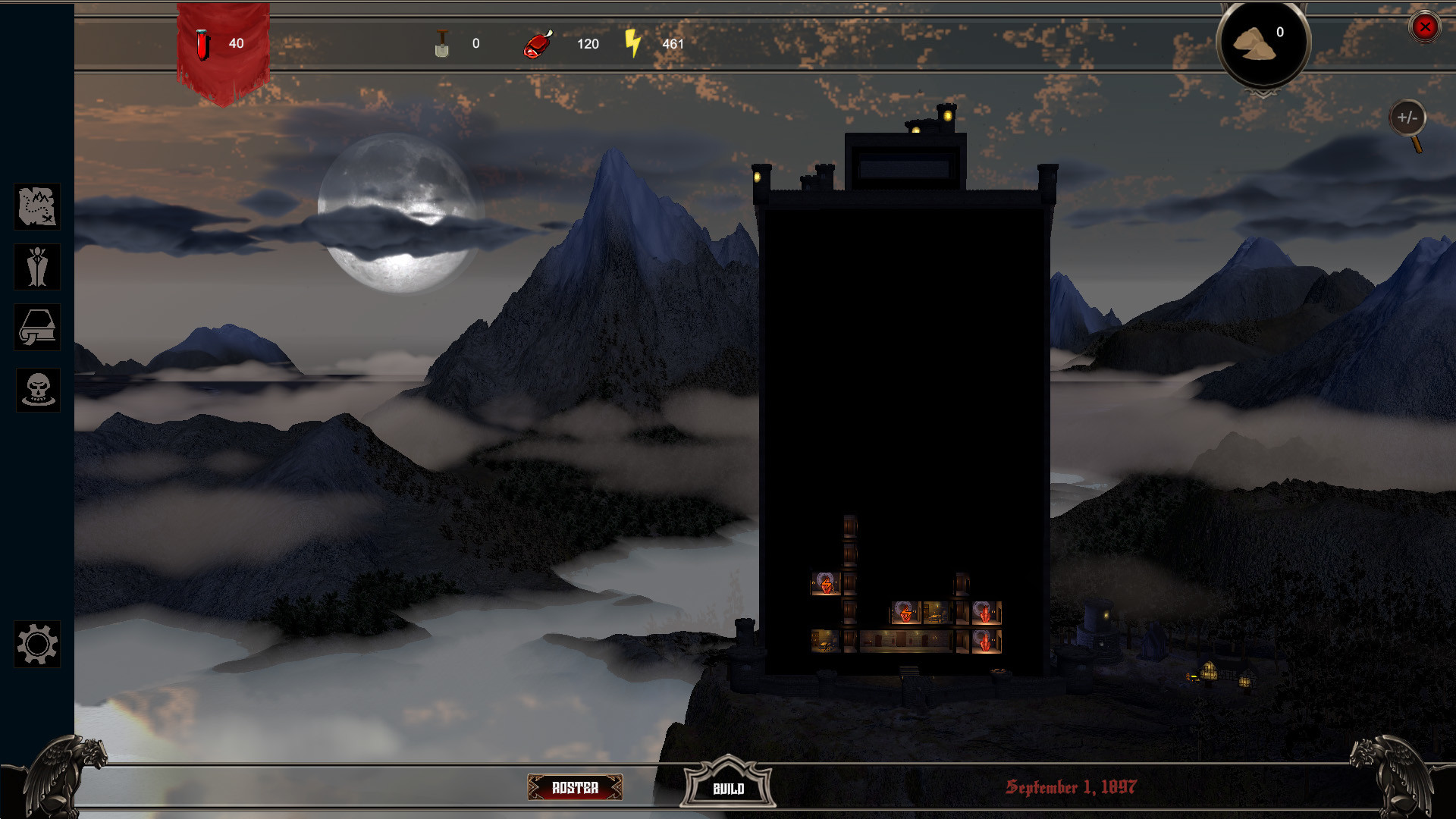Click the blood vial resource icon
This screenshot has width=1456, height=819.
[x=202, y=43]
